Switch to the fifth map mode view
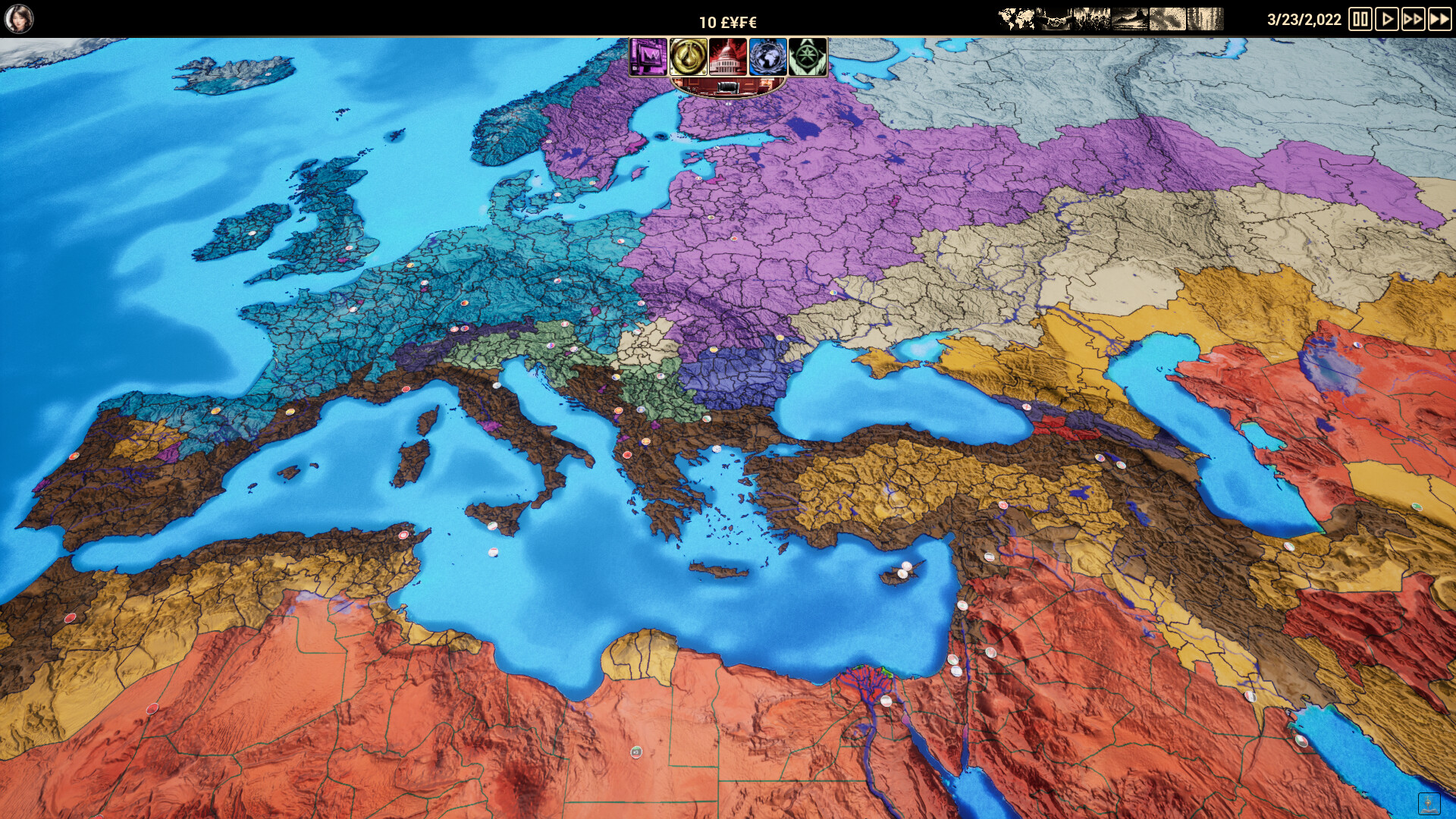This screenshot has height=819, width=1456. [1167, 17]
